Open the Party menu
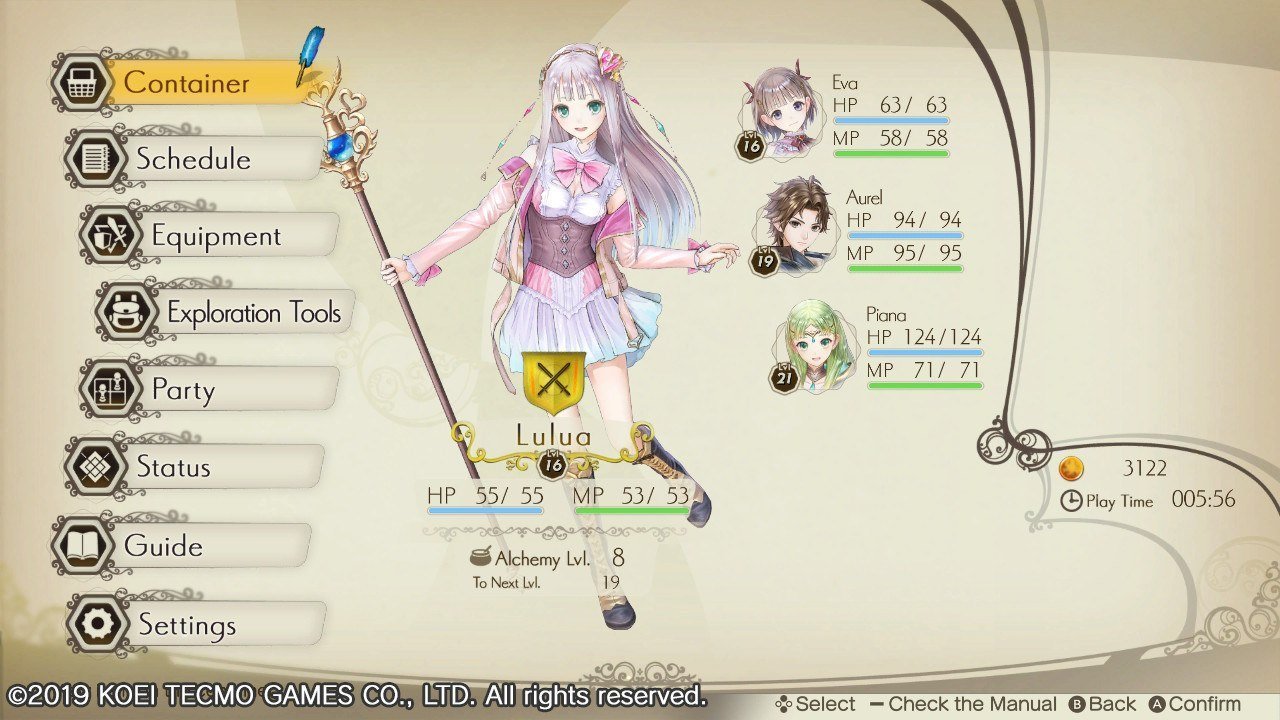1280x720 pixels. click(183, 390)
